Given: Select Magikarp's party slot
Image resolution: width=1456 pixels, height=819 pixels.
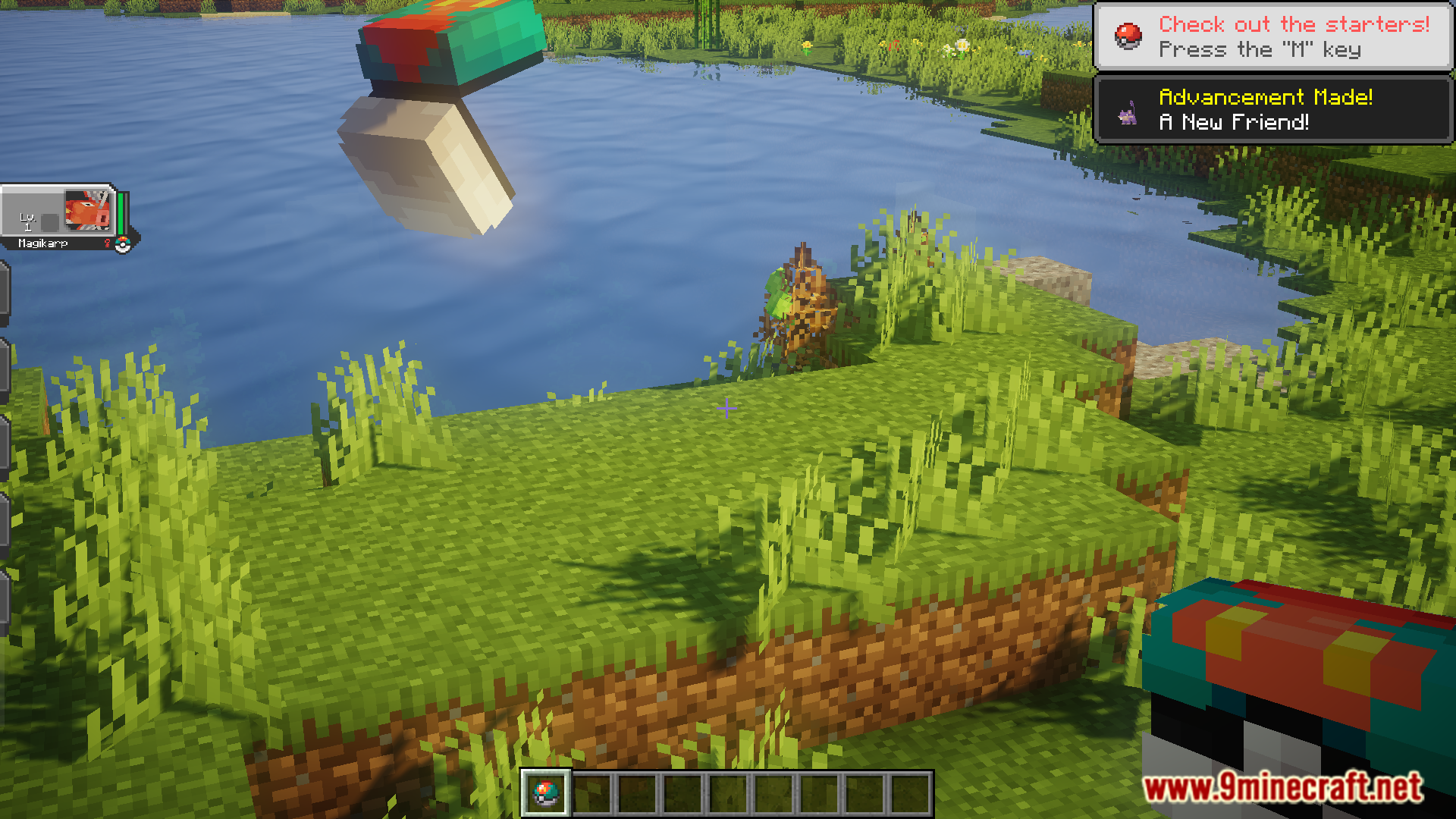Looking at the screenshot, I should [64, 217].
